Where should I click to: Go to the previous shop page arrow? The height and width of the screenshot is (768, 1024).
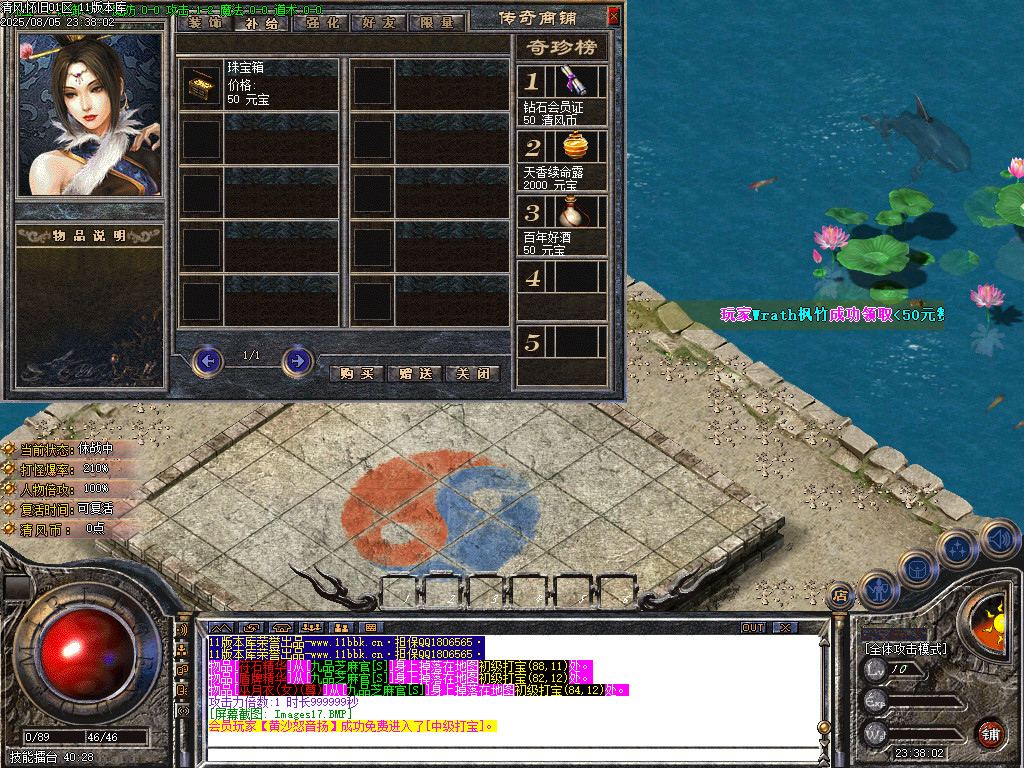point(207,360)
